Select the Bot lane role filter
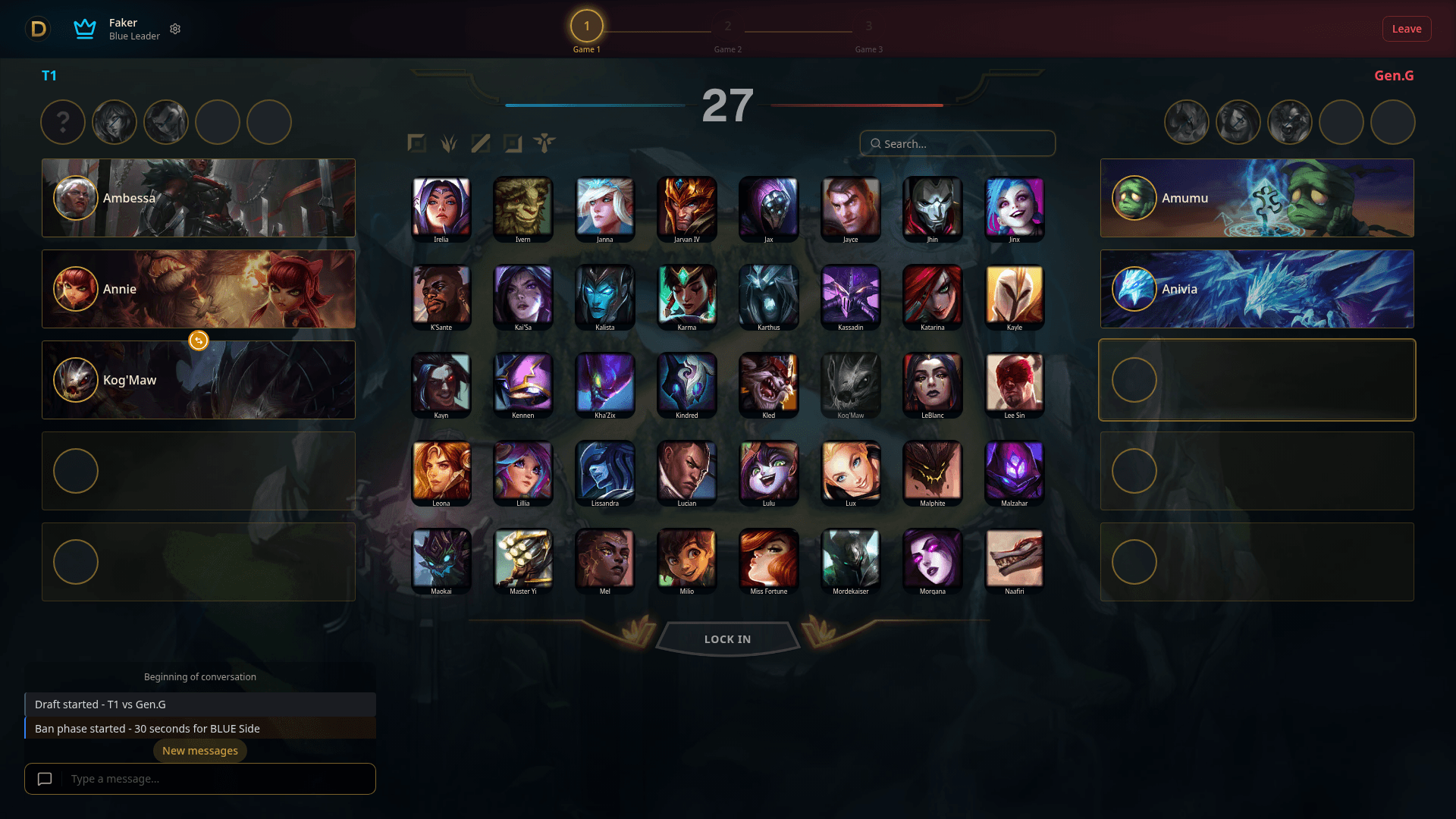This screenshot has height=819, width=1456. [514, 143]
